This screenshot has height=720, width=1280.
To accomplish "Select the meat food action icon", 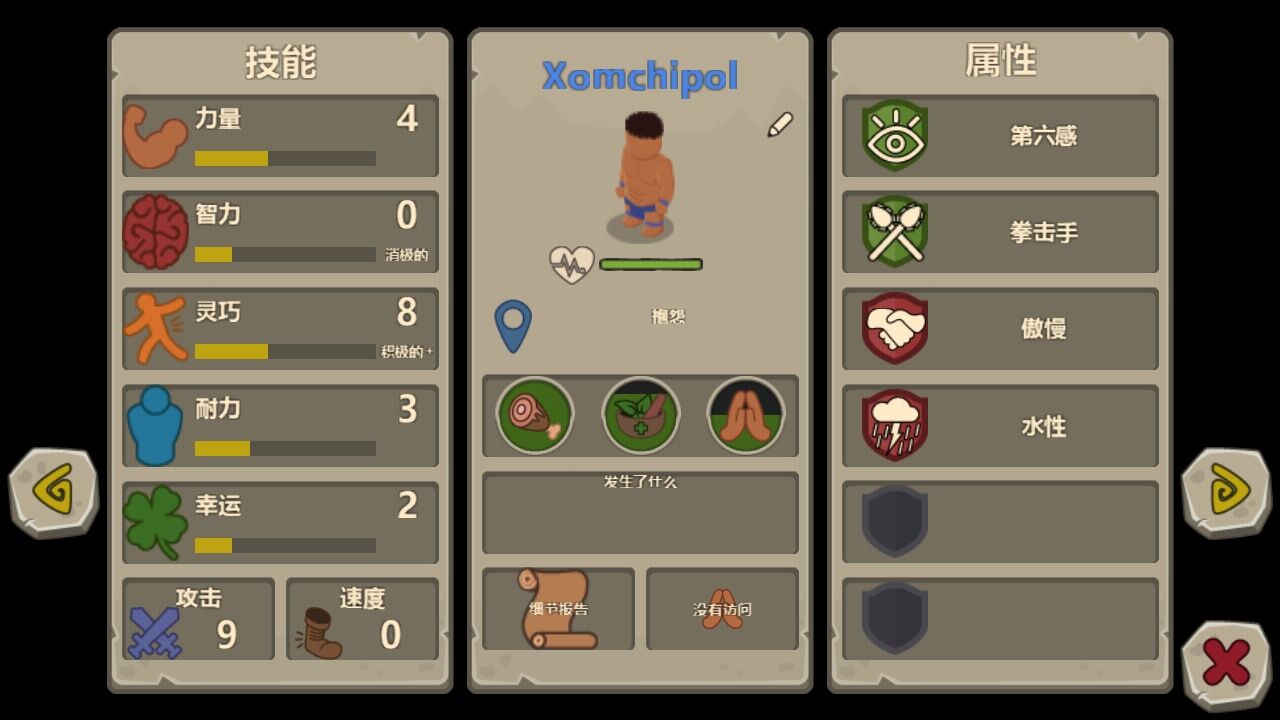I will [534, 416].
